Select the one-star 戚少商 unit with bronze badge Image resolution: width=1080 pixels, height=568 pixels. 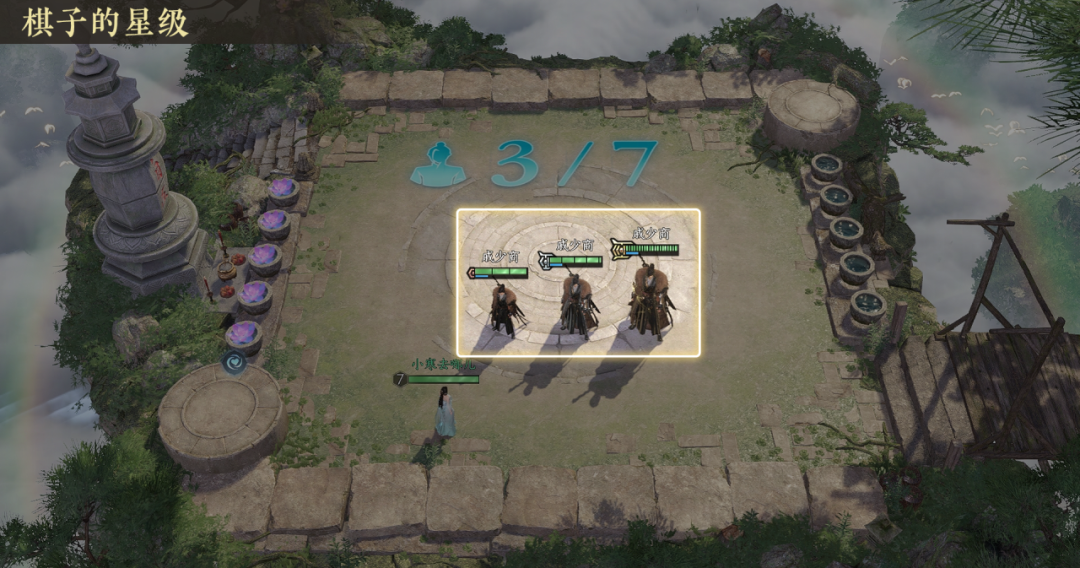coord(502,306)
